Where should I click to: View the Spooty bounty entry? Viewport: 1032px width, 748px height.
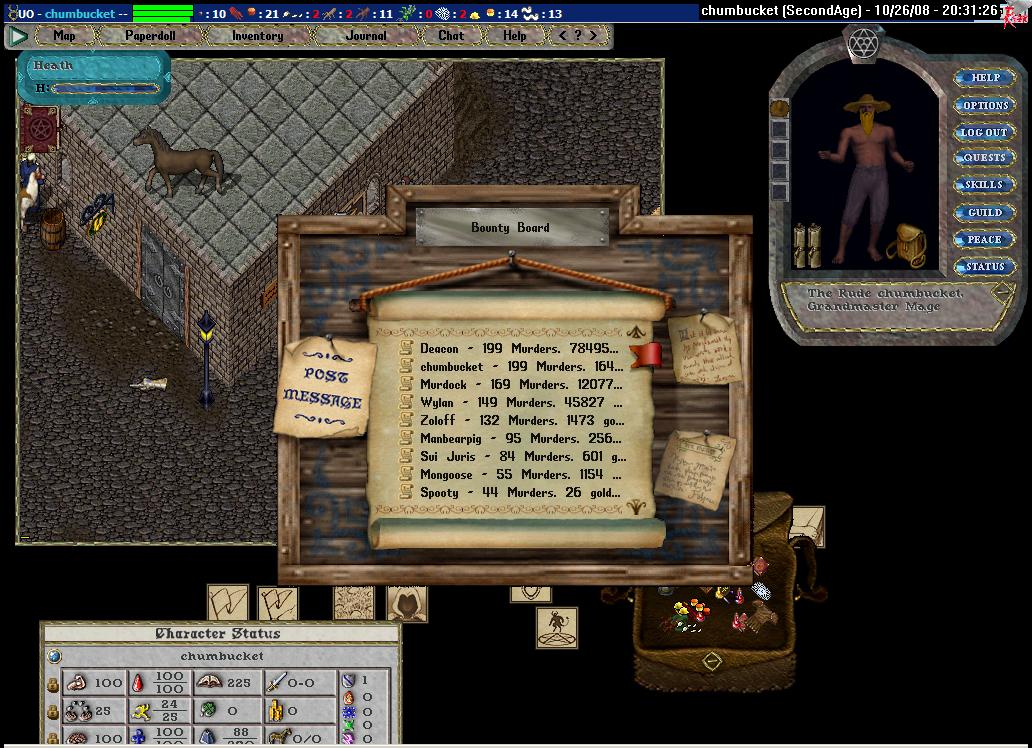tap(520, 493)
